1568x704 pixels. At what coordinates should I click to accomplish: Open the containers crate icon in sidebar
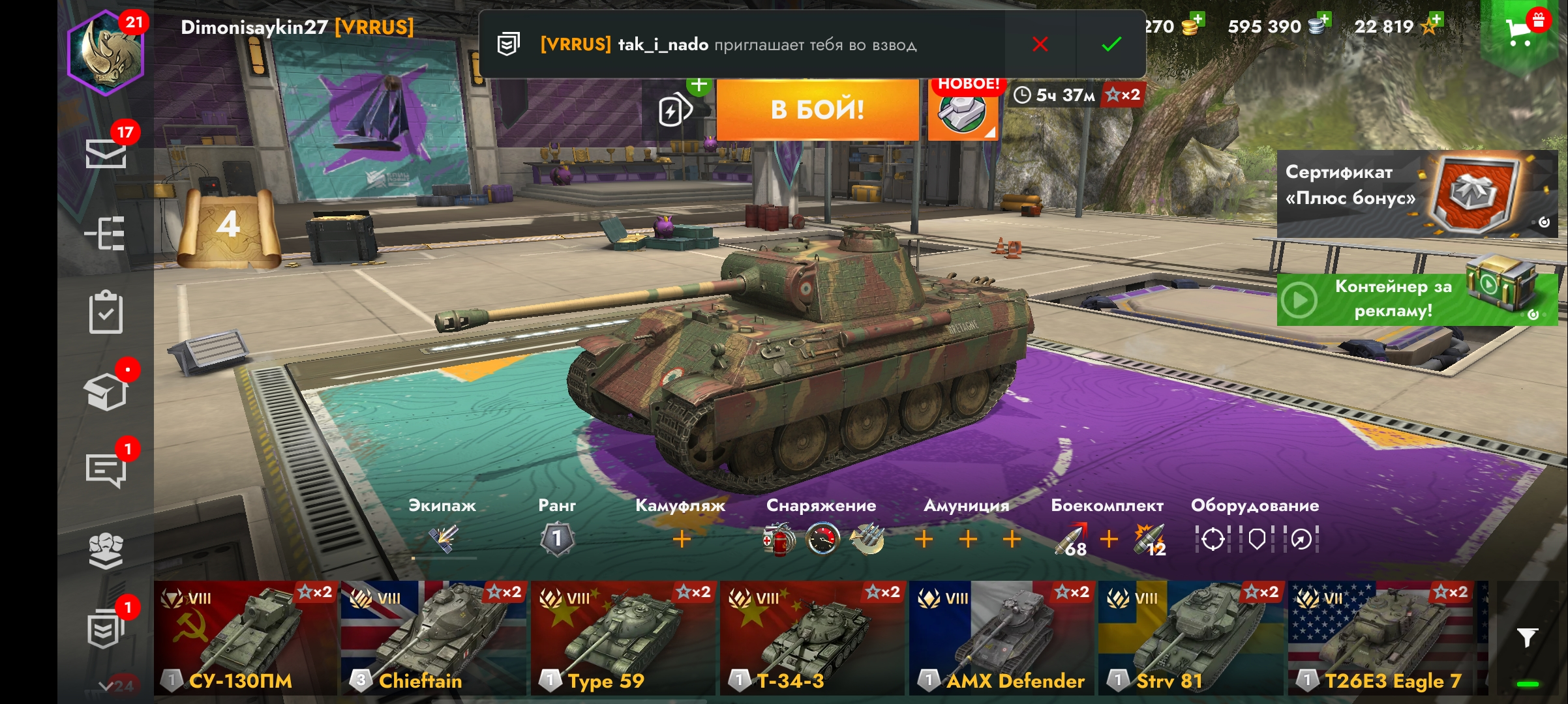click(106, 392)
